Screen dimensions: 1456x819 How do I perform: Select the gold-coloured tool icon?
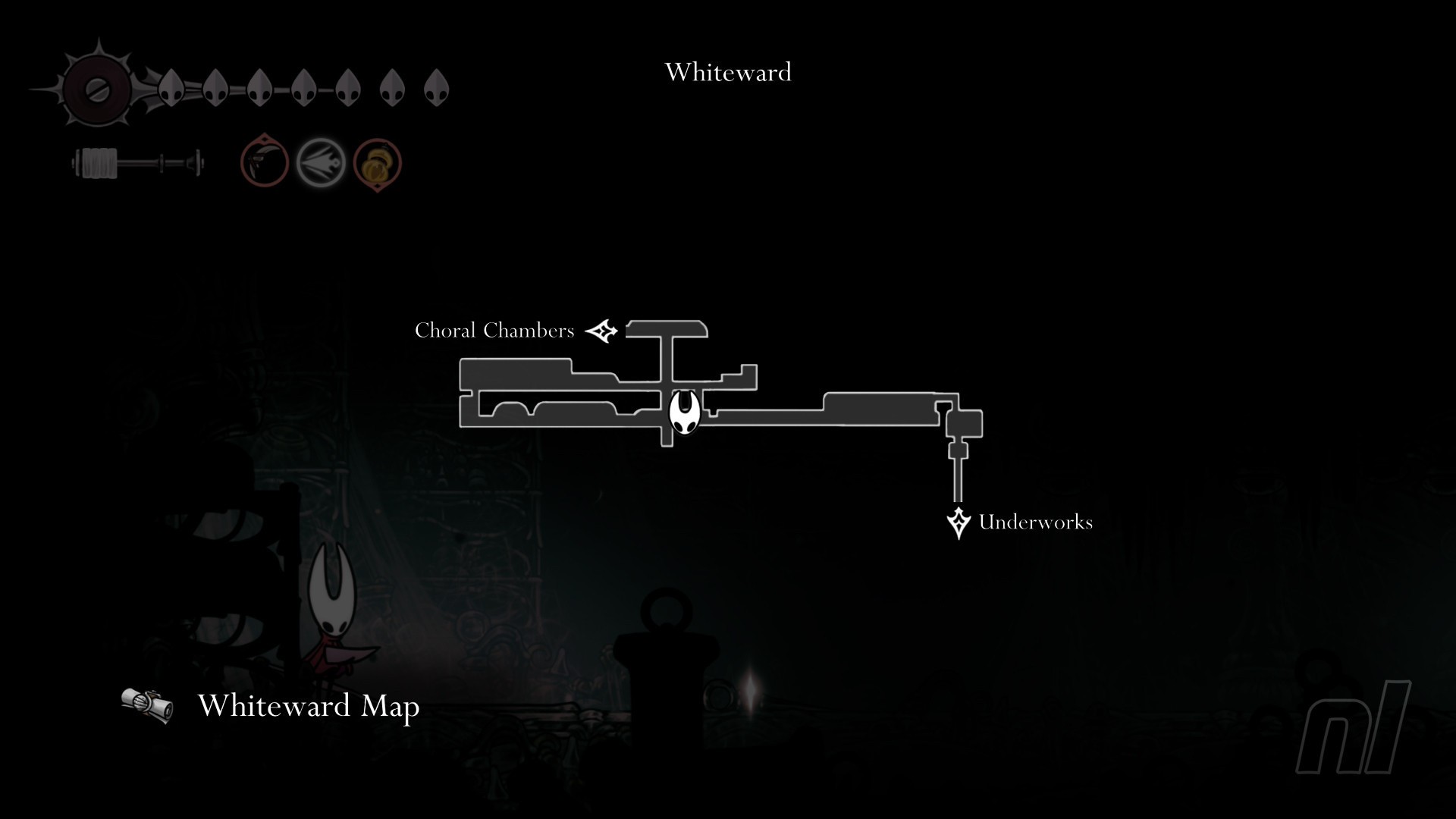point(377,163)
